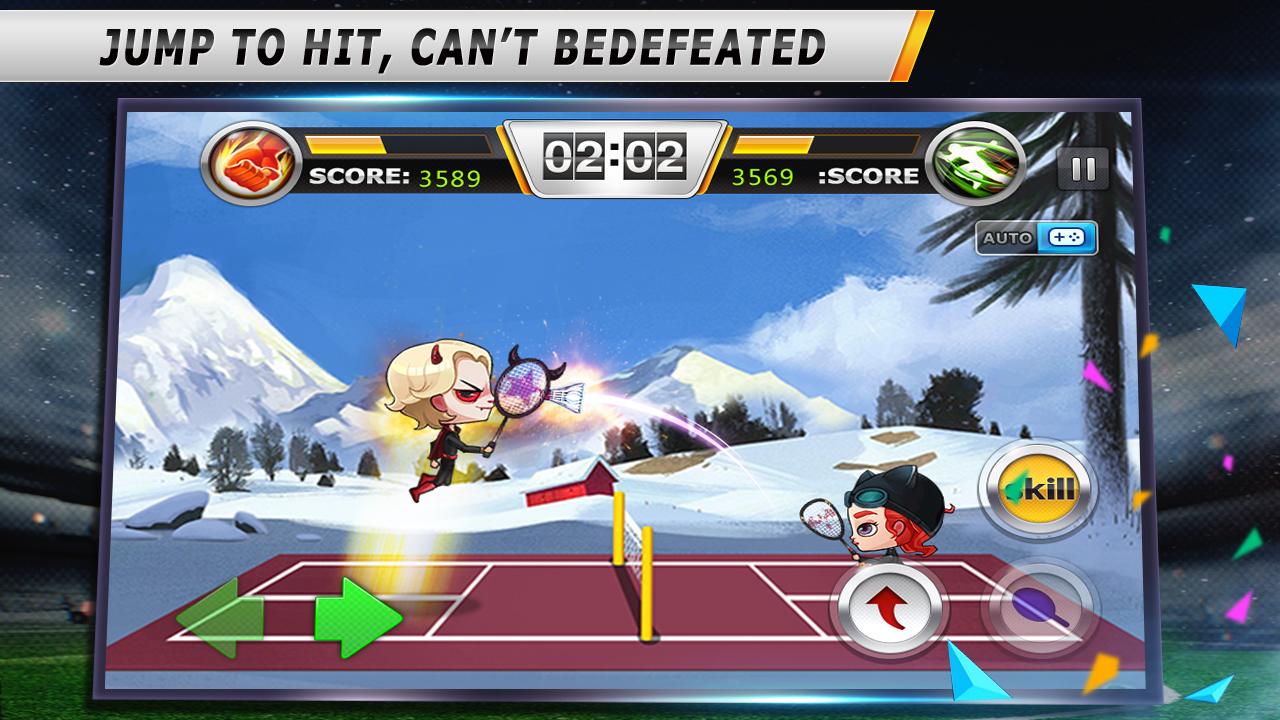The image size is (1280, 720).
Task: Pause the match
Action: (1083, 168)
